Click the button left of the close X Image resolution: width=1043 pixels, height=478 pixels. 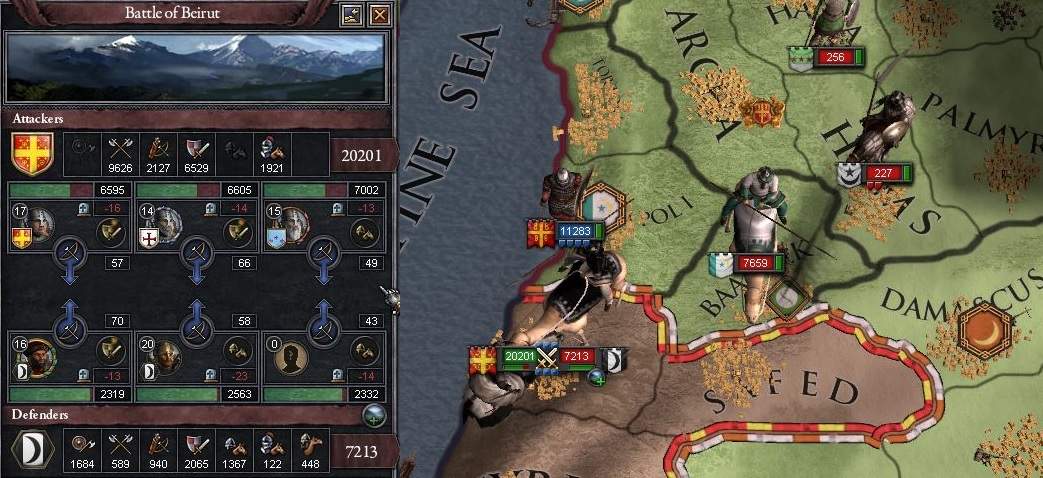[x=351, y=15]
